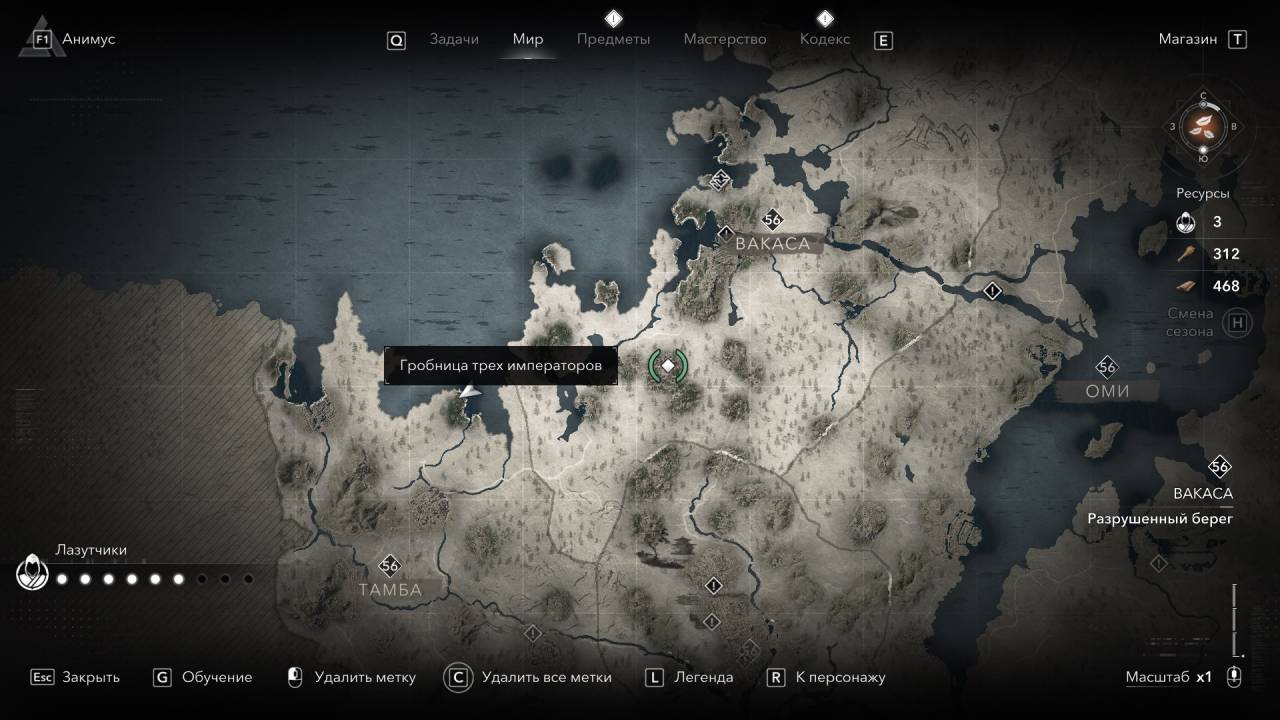Select the Оми region label
Screen dimensions: 1280x720
(x=1107, y=391)
